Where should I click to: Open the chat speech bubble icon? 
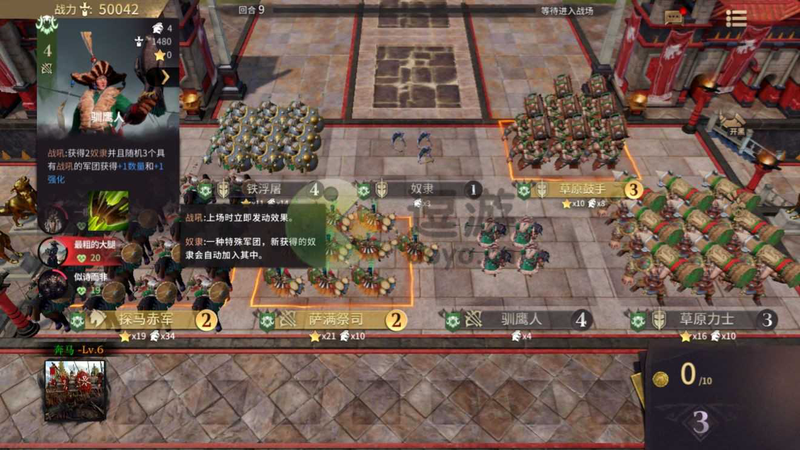click(674, 16)
